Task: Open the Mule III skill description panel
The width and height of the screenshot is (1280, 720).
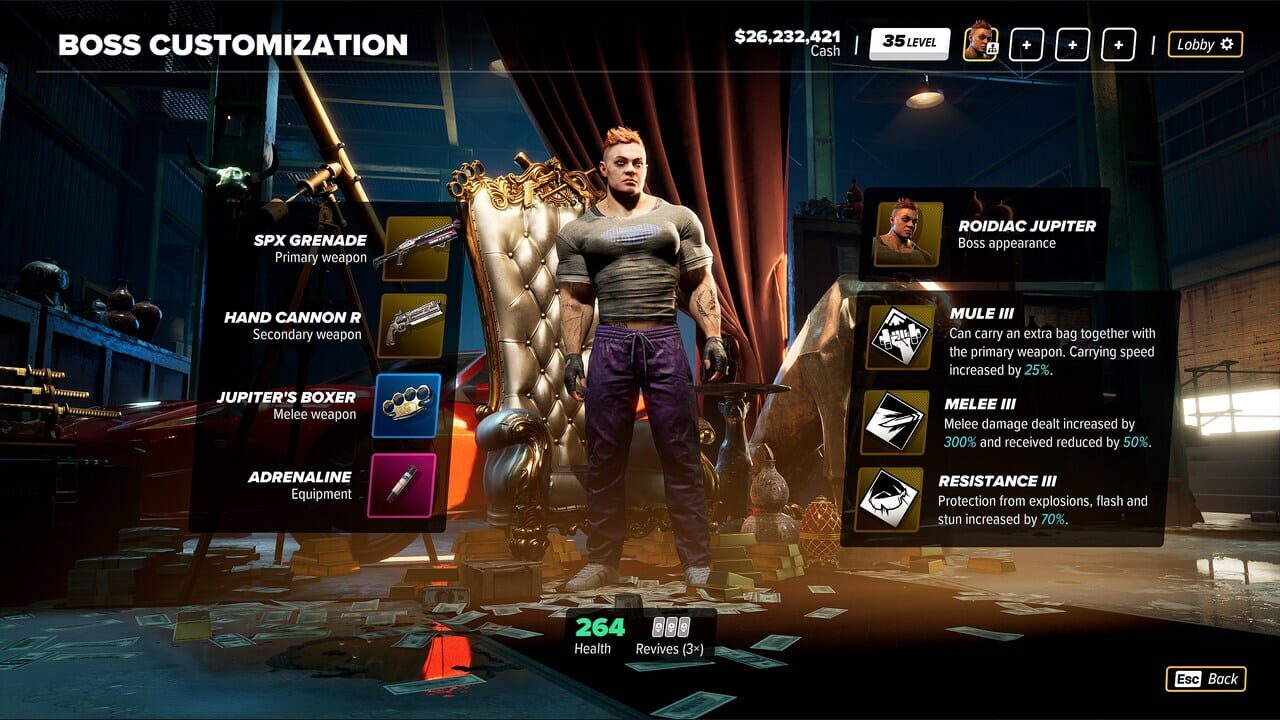Action: coord(1052,340)
